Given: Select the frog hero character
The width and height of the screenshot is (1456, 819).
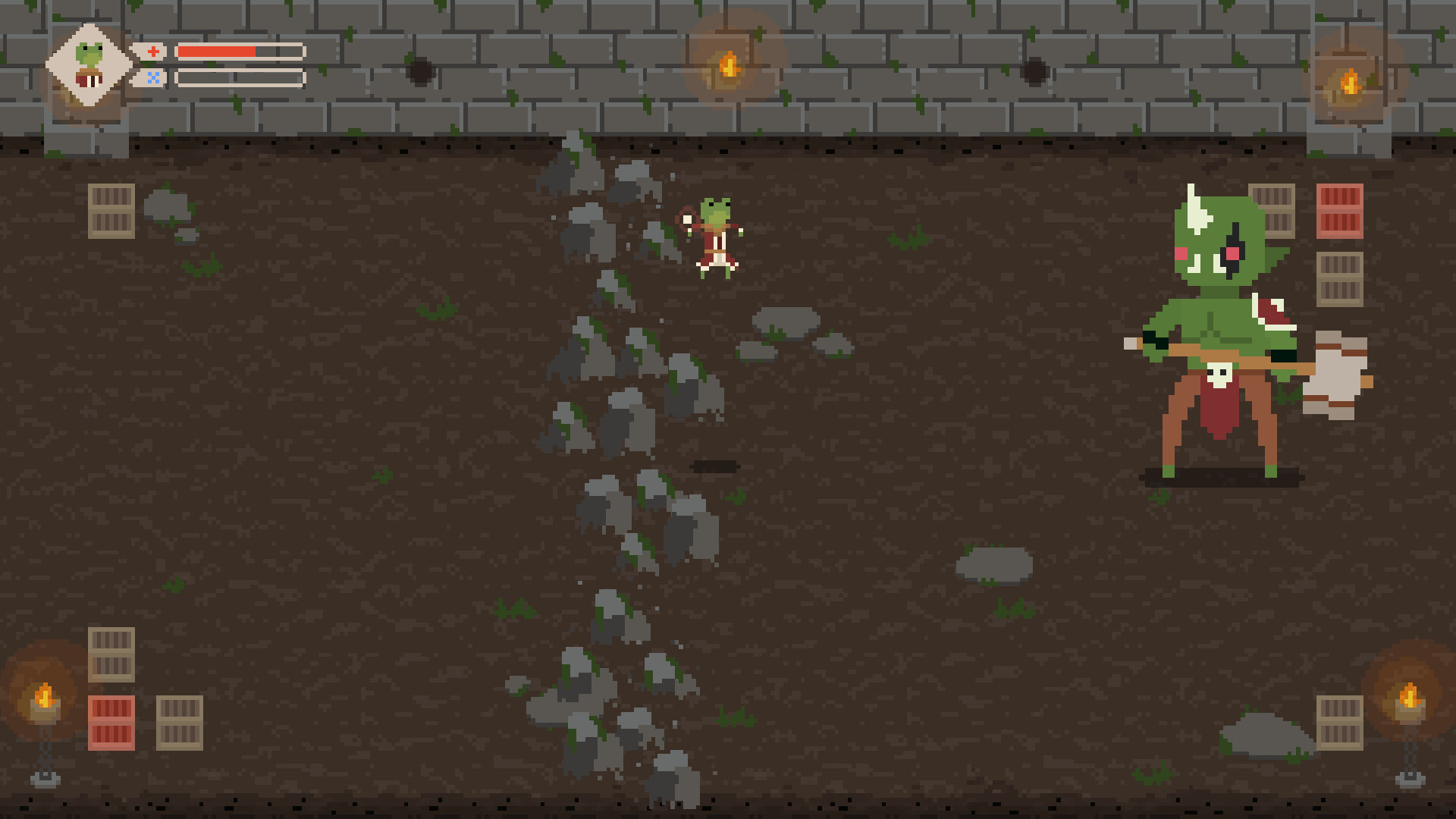Looking at the screenshot, I should coord(717,239).
